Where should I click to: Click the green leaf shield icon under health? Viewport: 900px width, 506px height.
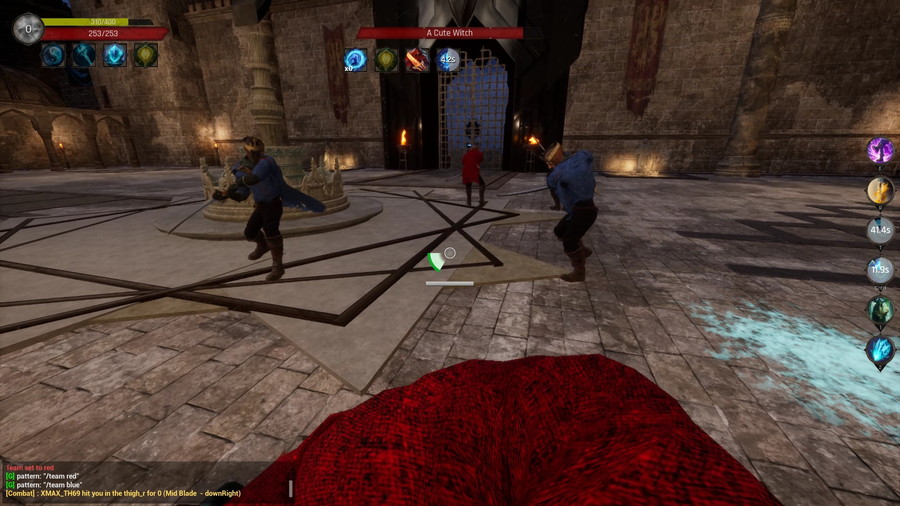tap(146, 55)
